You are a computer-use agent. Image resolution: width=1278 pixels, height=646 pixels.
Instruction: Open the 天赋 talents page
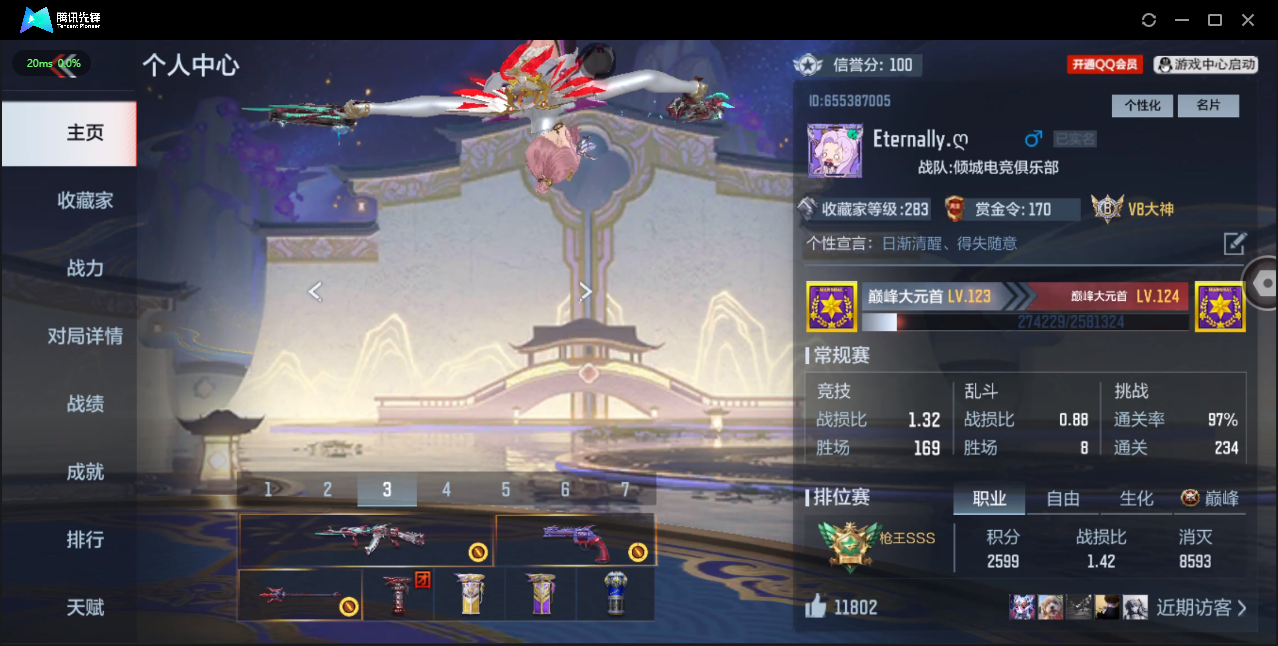point(85,607)
